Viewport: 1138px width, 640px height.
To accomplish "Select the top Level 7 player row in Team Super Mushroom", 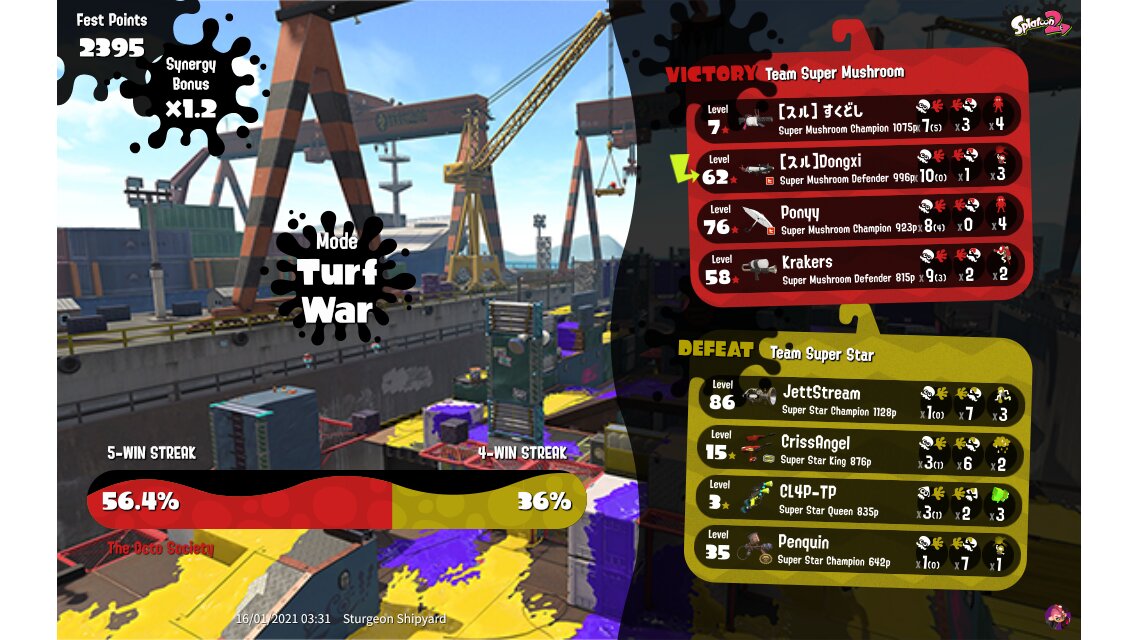I will pos(860,117).
